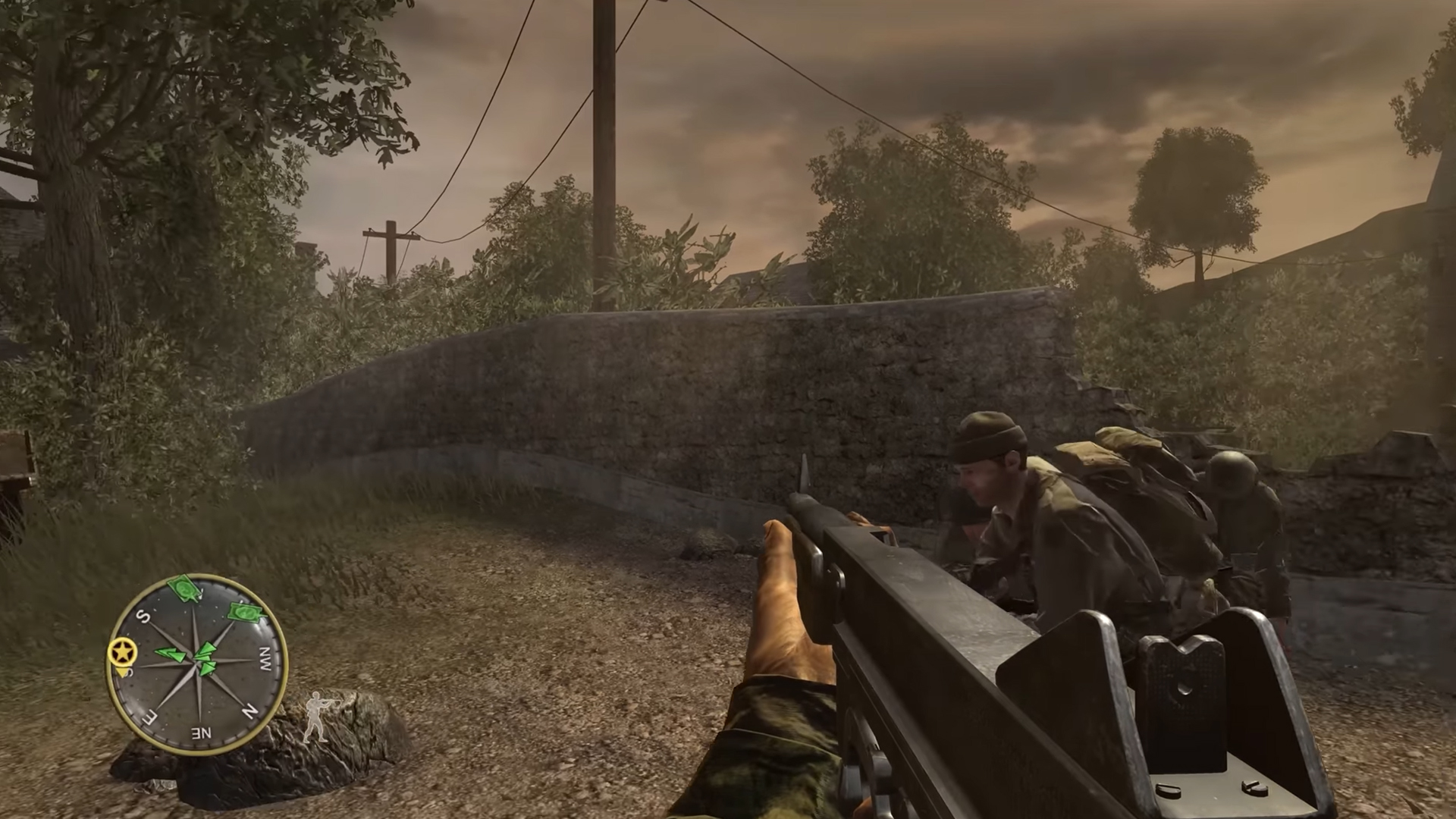The width and height of the screenshot is (1456, 819).
Task: Click the second green tank marker on compass
Action: (244, 613)
